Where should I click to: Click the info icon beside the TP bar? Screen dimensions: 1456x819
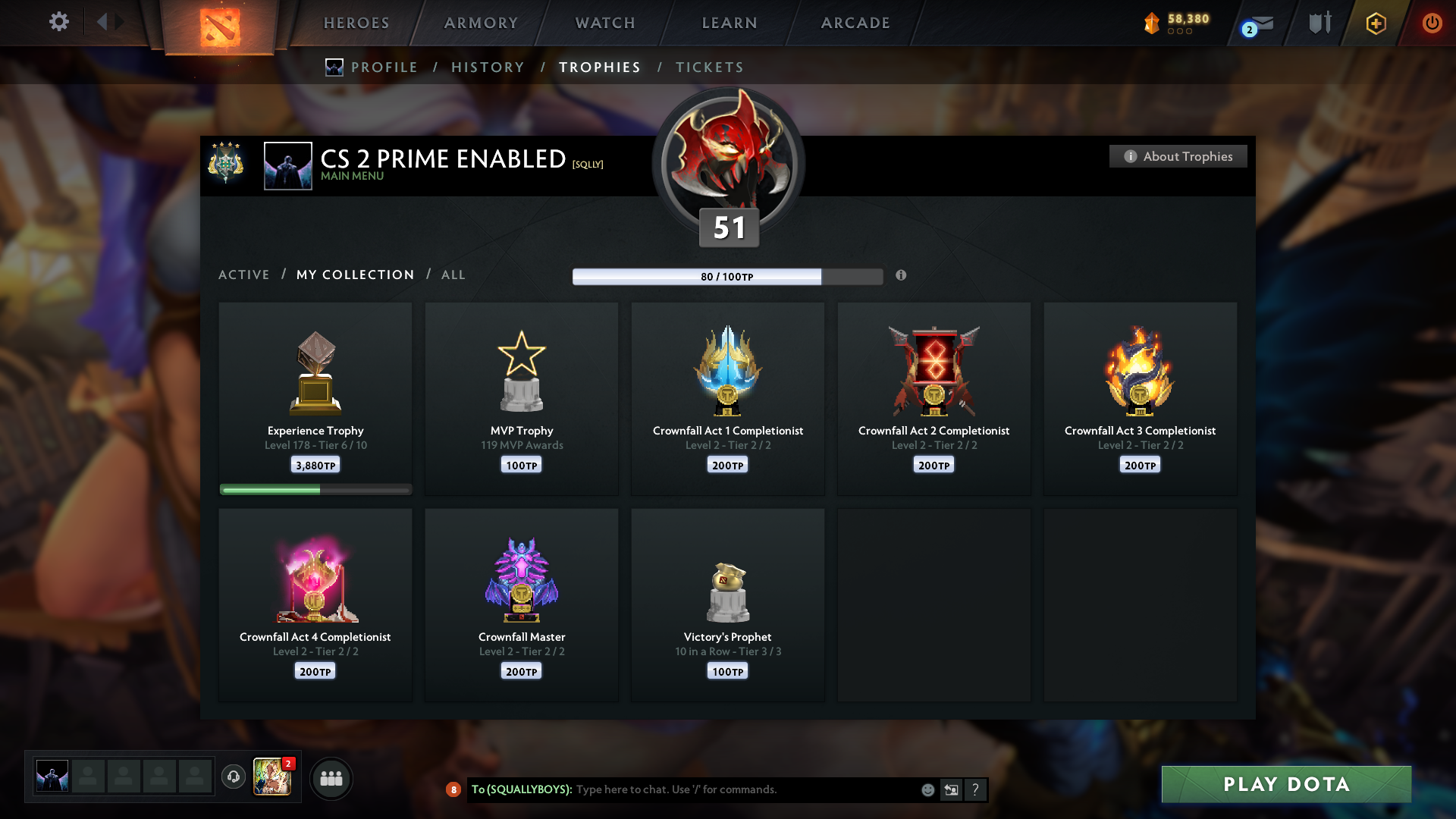tap(902, 276)
